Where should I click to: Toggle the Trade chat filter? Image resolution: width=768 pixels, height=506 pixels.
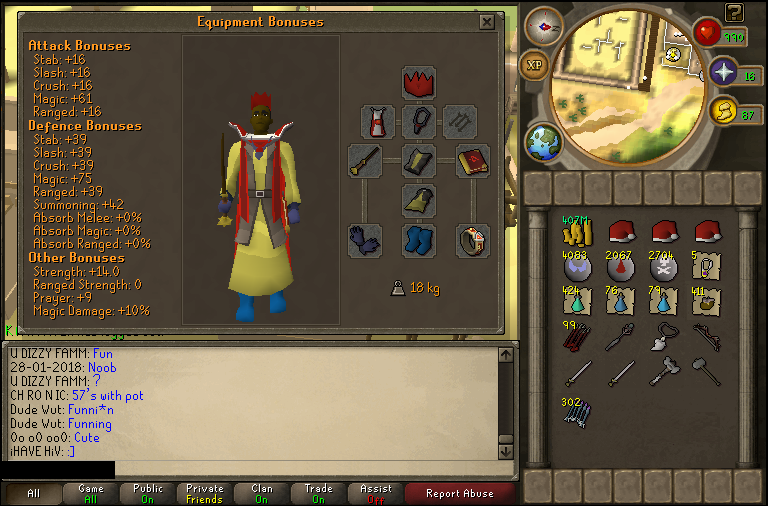pyautogui.click(x=319, y=493)
